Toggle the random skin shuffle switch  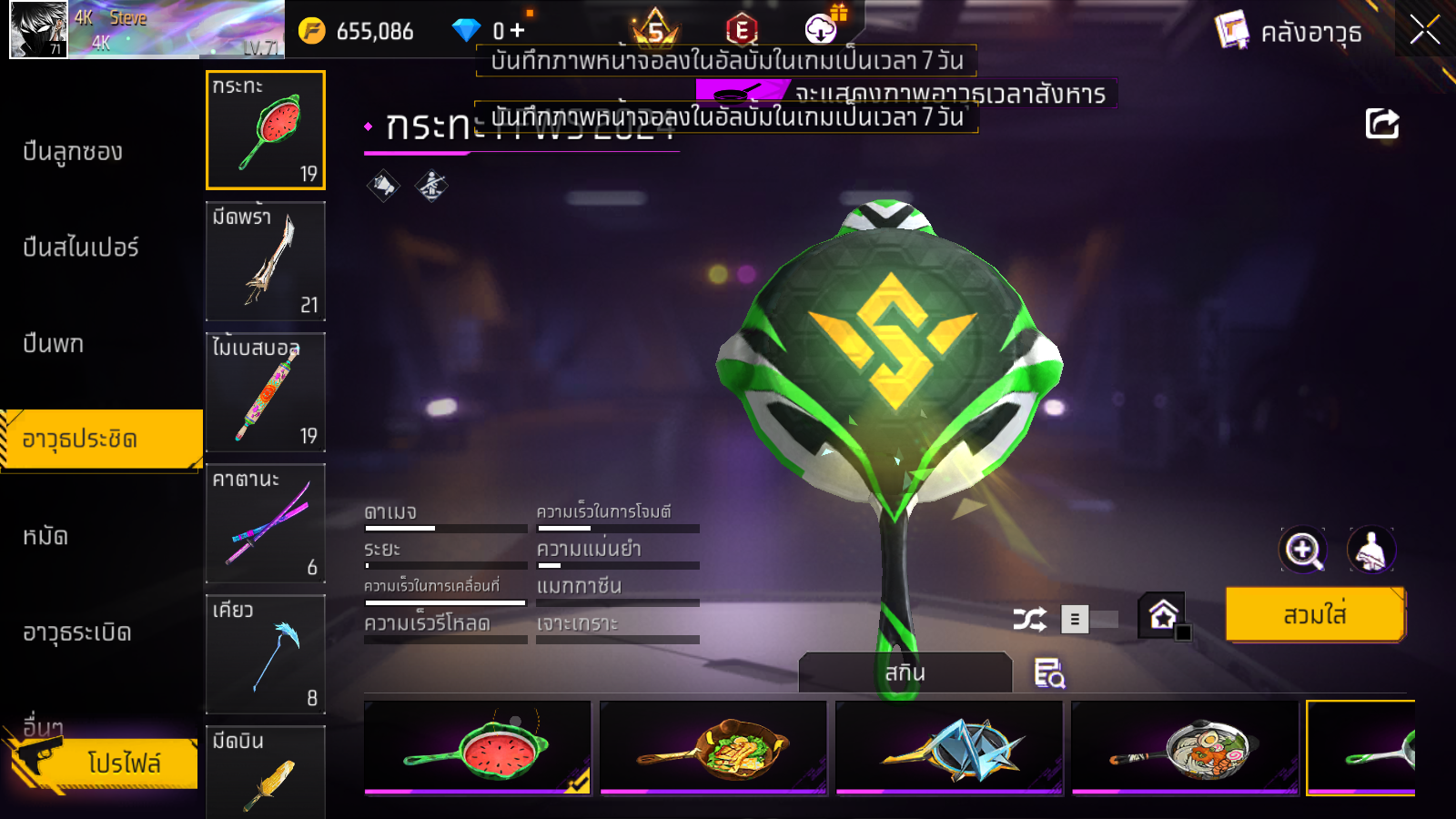(1090, 620)
